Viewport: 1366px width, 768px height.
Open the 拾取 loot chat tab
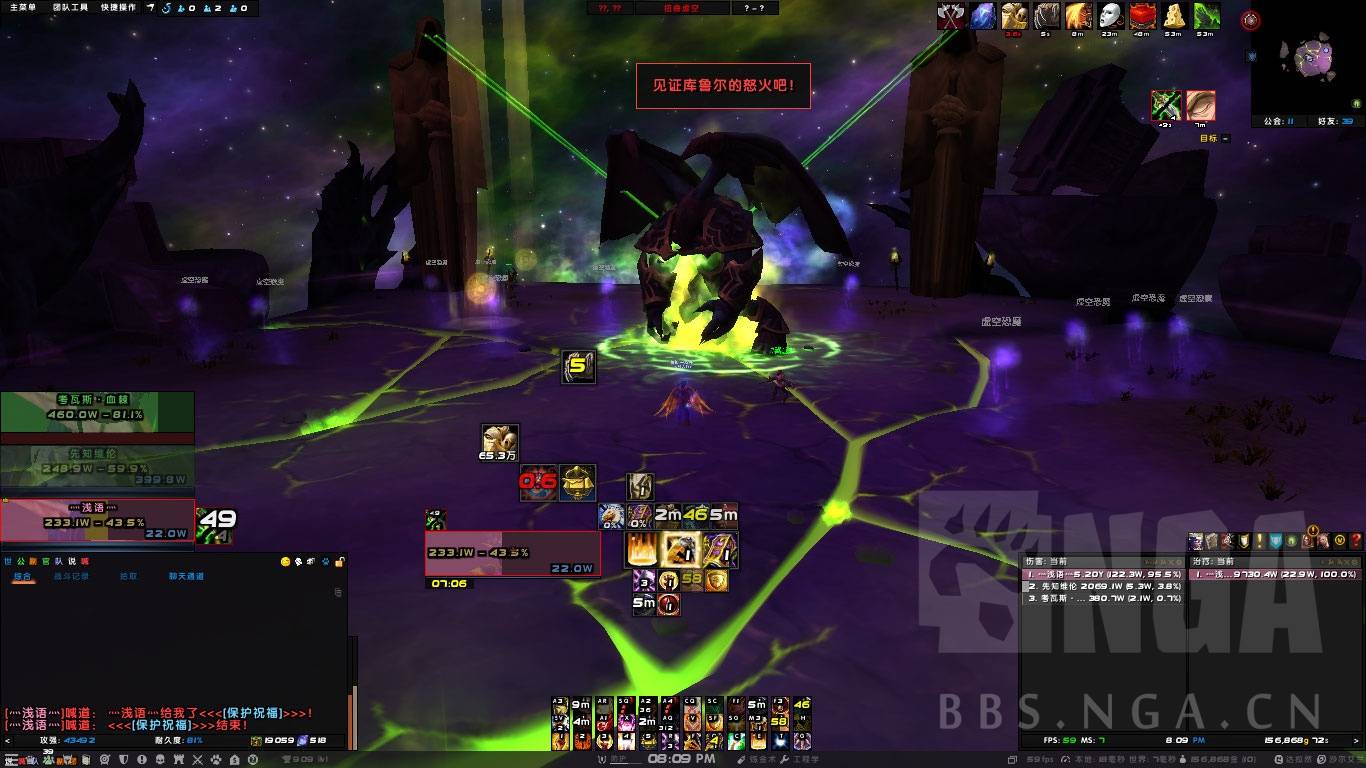[x=129, y=577]
